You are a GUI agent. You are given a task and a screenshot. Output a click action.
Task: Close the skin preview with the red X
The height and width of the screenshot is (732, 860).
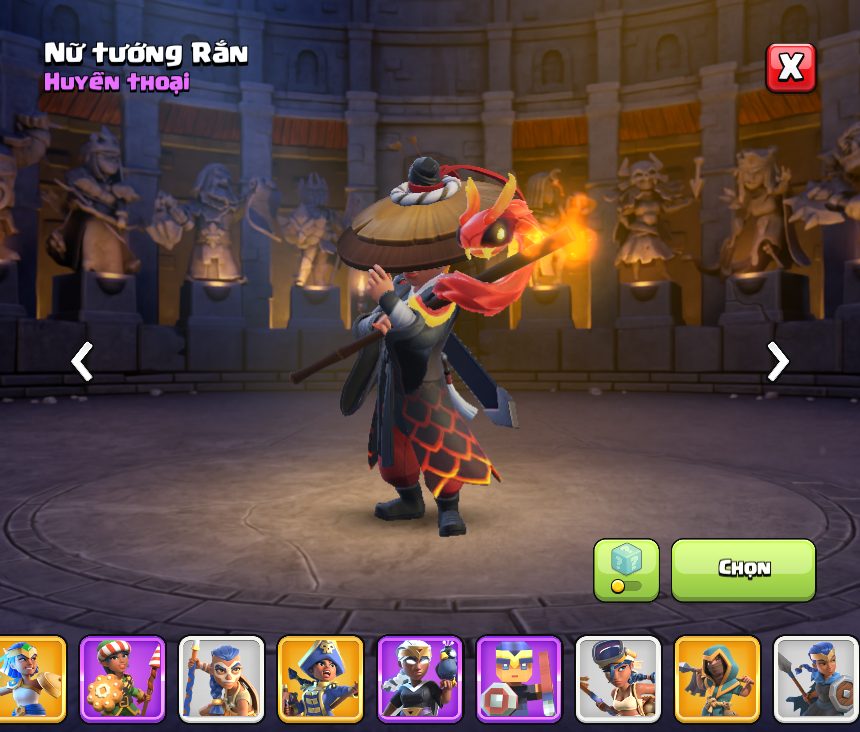click(790, 68)
